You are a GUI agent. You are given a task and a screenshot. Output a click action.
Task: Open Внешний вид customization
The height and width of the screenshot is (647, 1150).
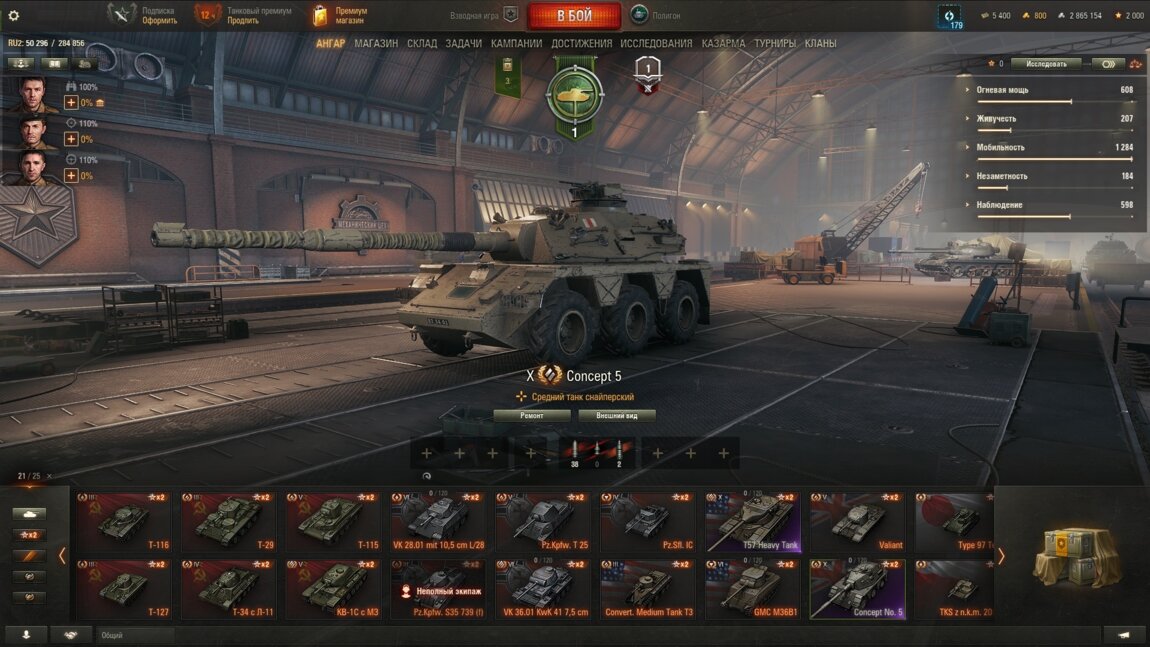[x=616, y=415]
